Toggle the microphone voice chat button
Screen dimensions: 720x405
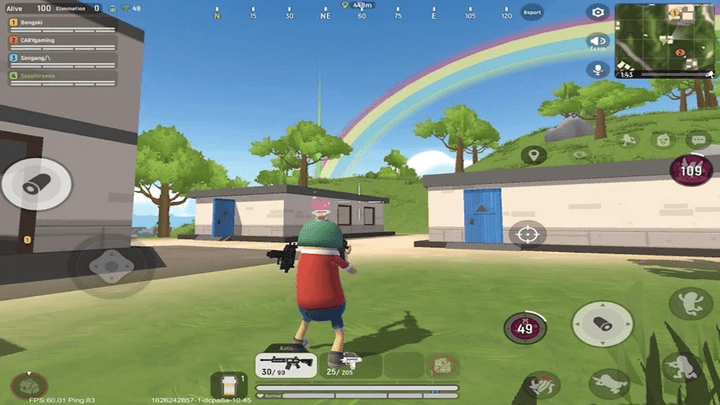pos(598,69)
